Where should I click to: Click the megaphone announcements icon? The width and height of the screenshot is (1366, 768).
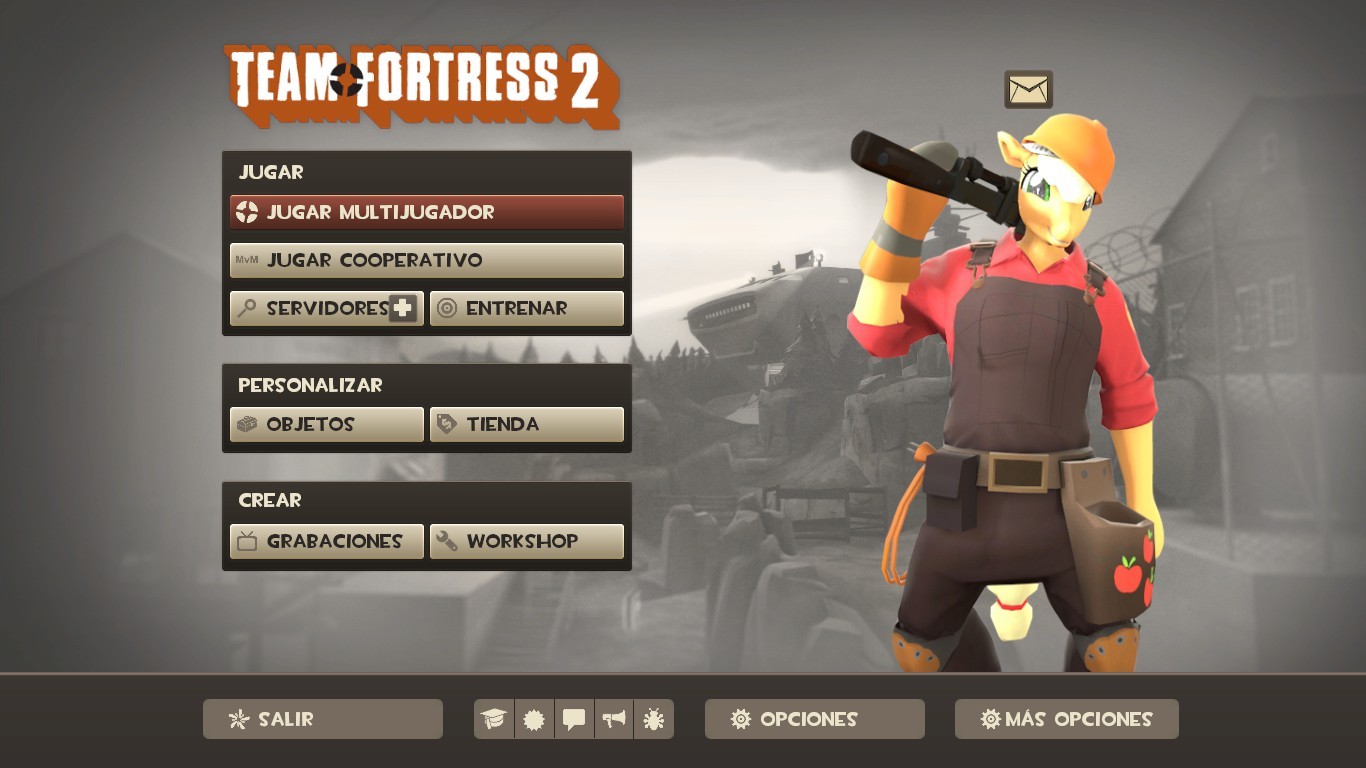point(614,719)
